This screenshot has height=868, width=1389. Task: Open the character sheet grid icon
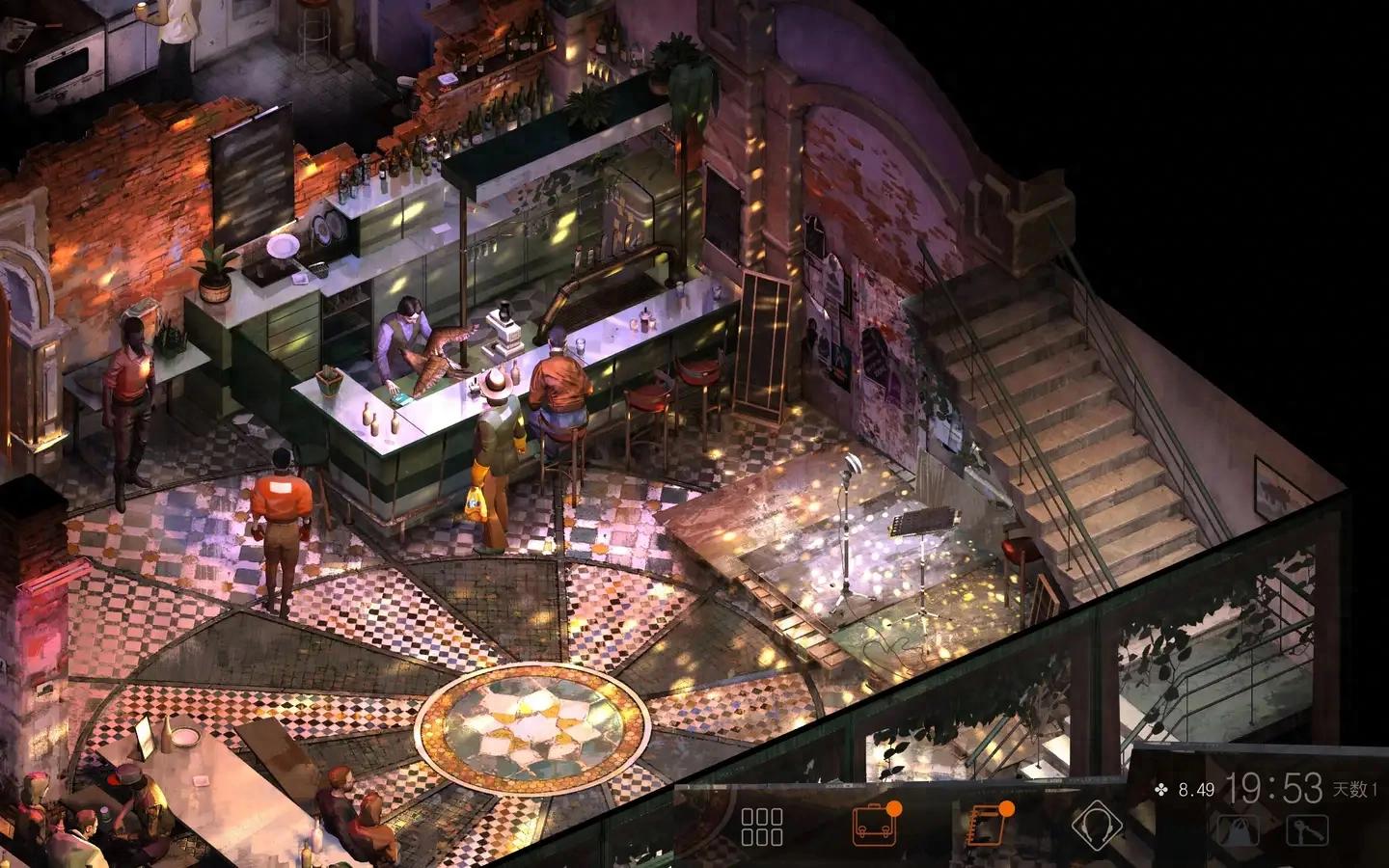point(762,827)
